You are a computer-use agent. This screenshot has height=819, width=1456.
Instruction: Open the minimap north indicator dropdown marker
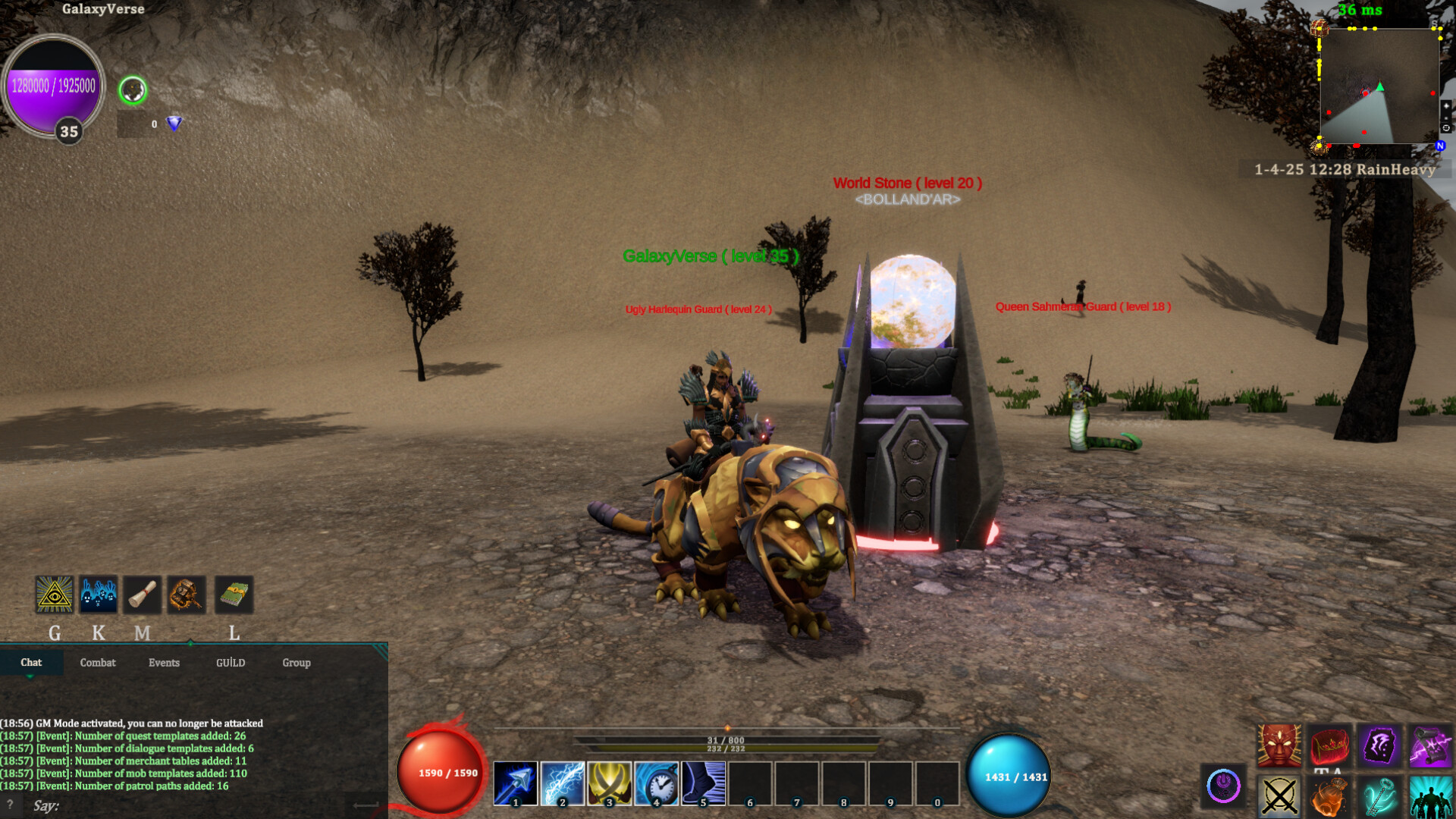[1440, 144]
